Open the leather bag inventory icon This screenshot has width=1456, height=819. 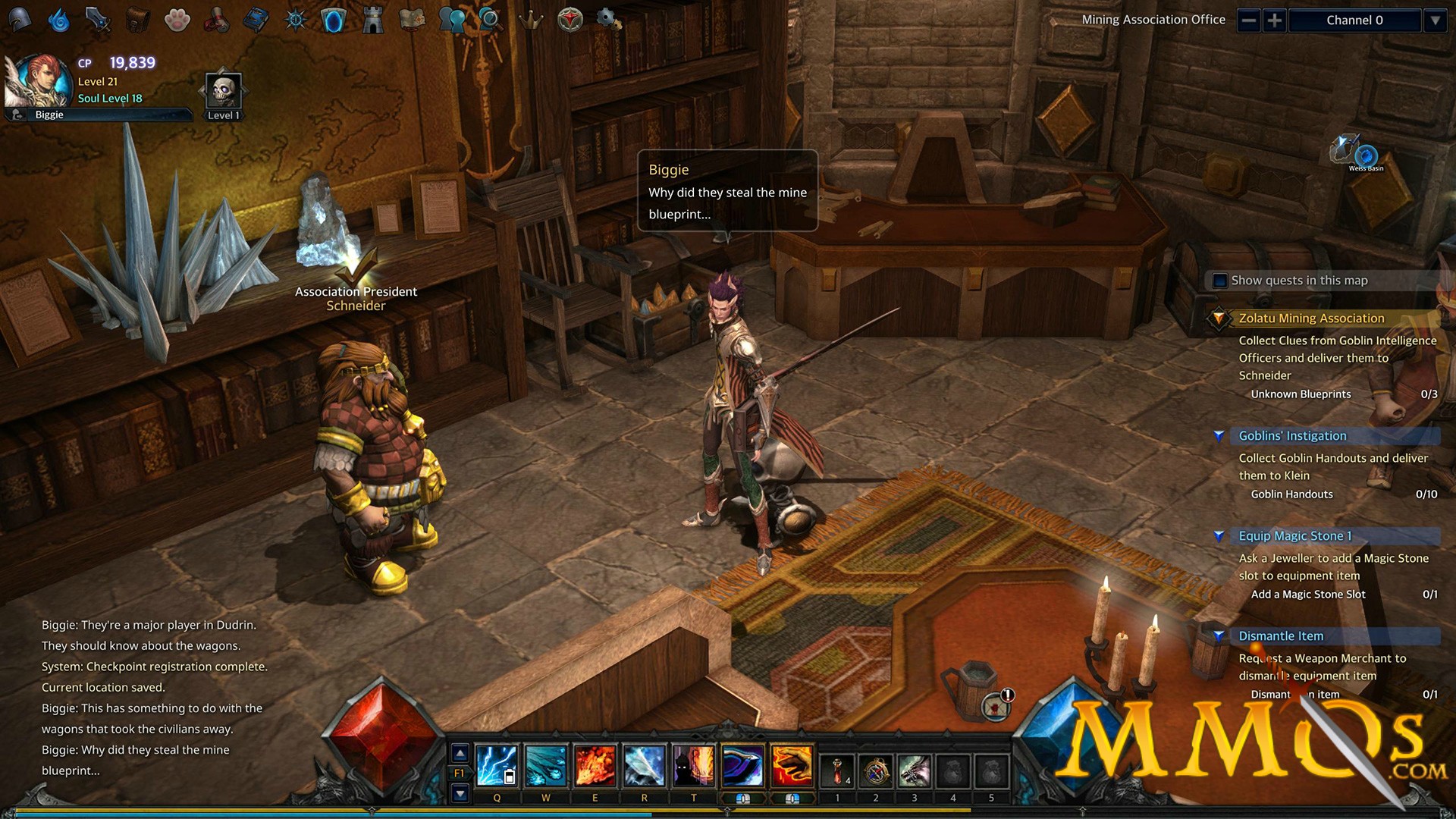click(x=137, y=20)
